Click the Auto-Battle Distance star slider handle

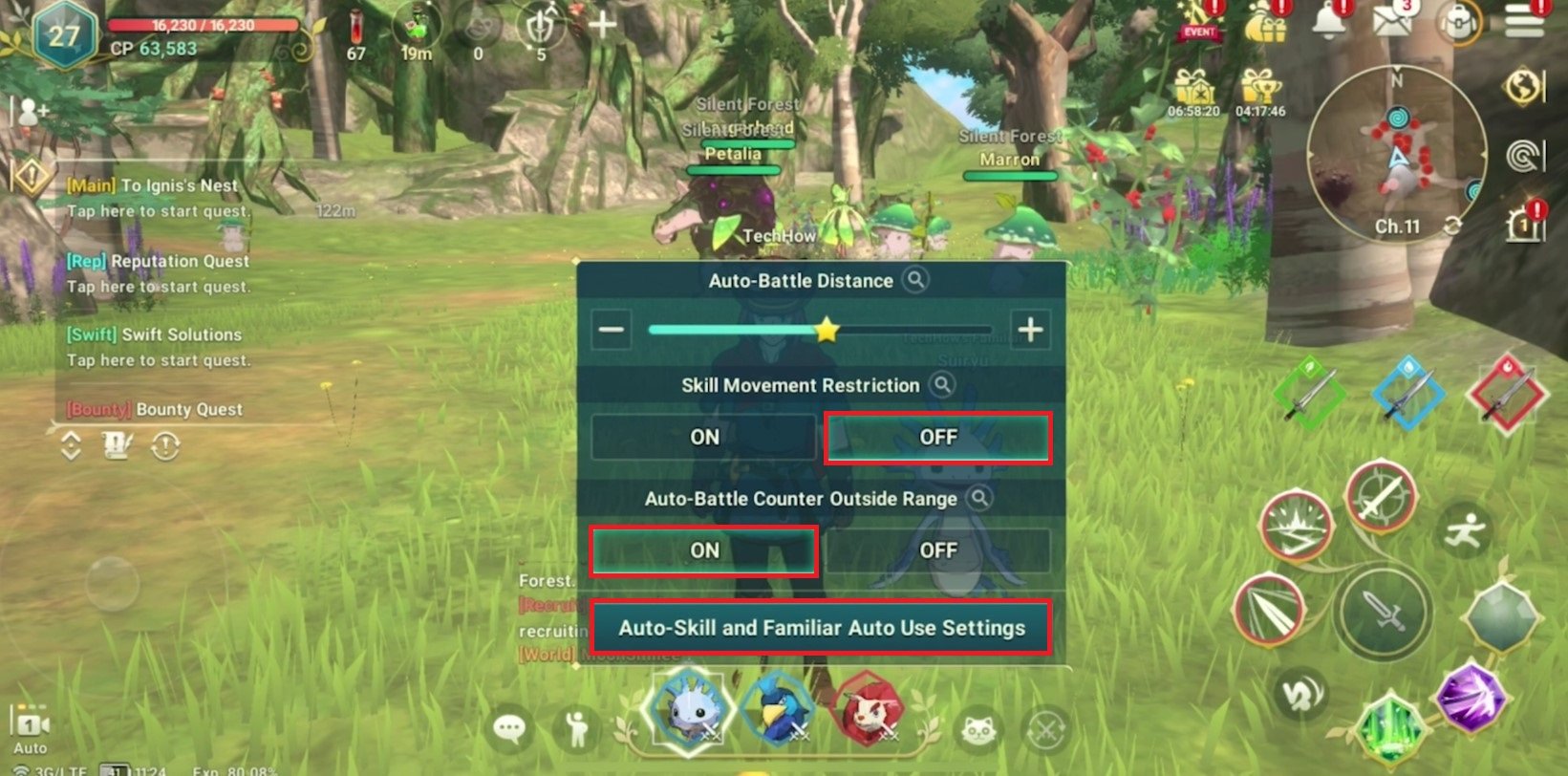coord(827,331)
